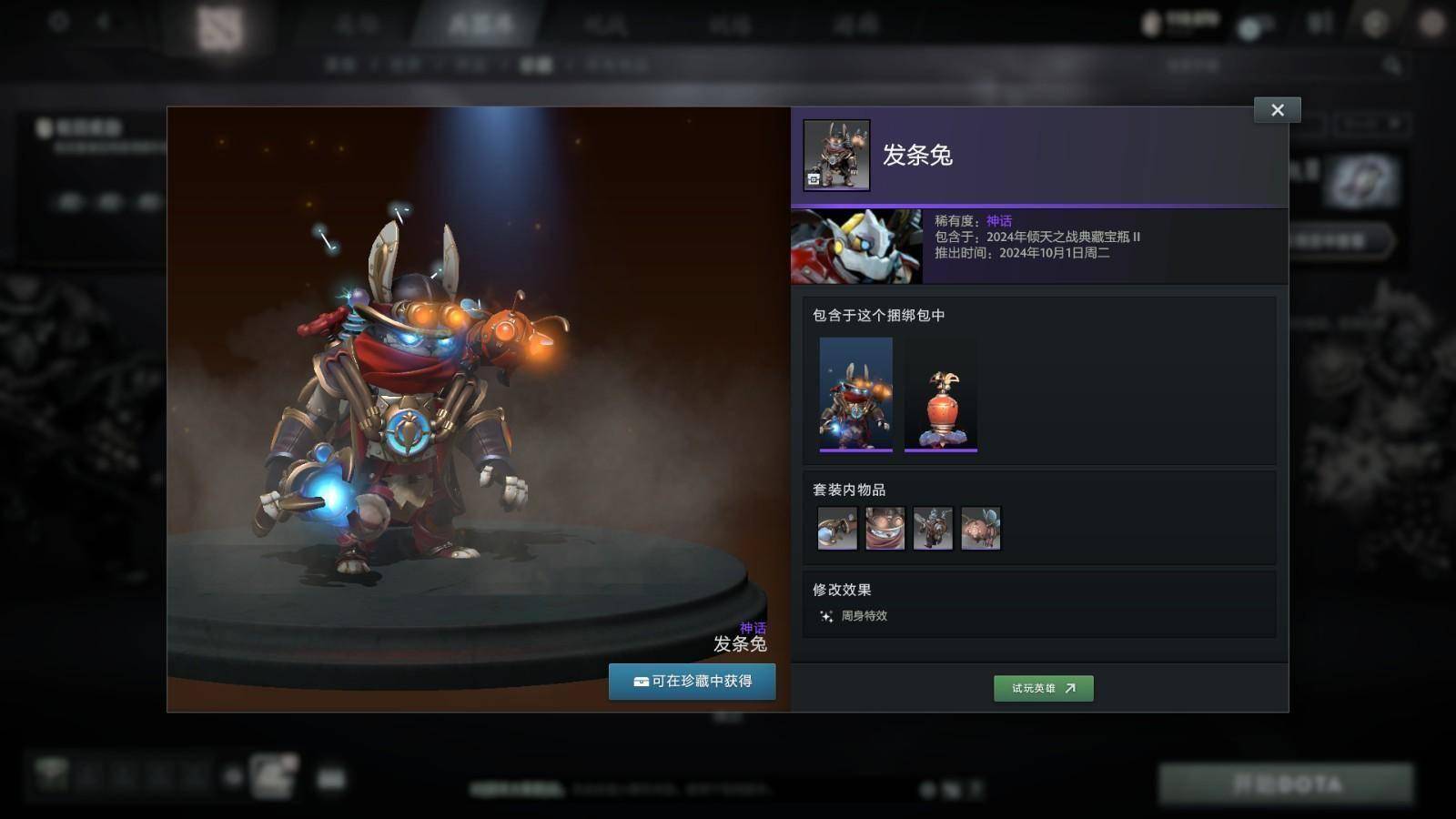Select the orange treasure vase bundle thumbnail
This screenshot has width=1456, height=819.
(x=940, y=394)
